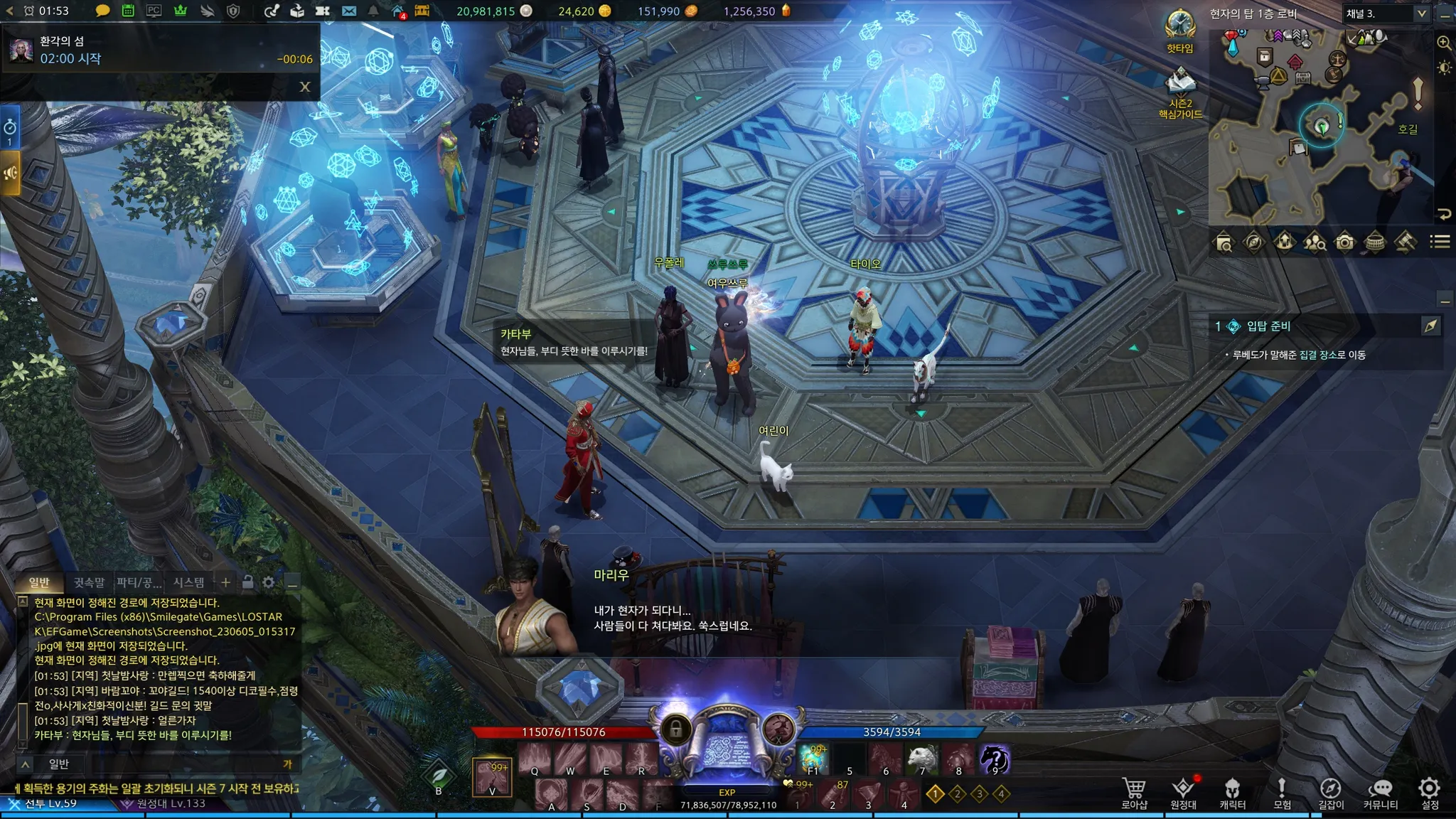Open the mail envelope icon
This screenshot has height=819, width=1456.
point(349,11)
